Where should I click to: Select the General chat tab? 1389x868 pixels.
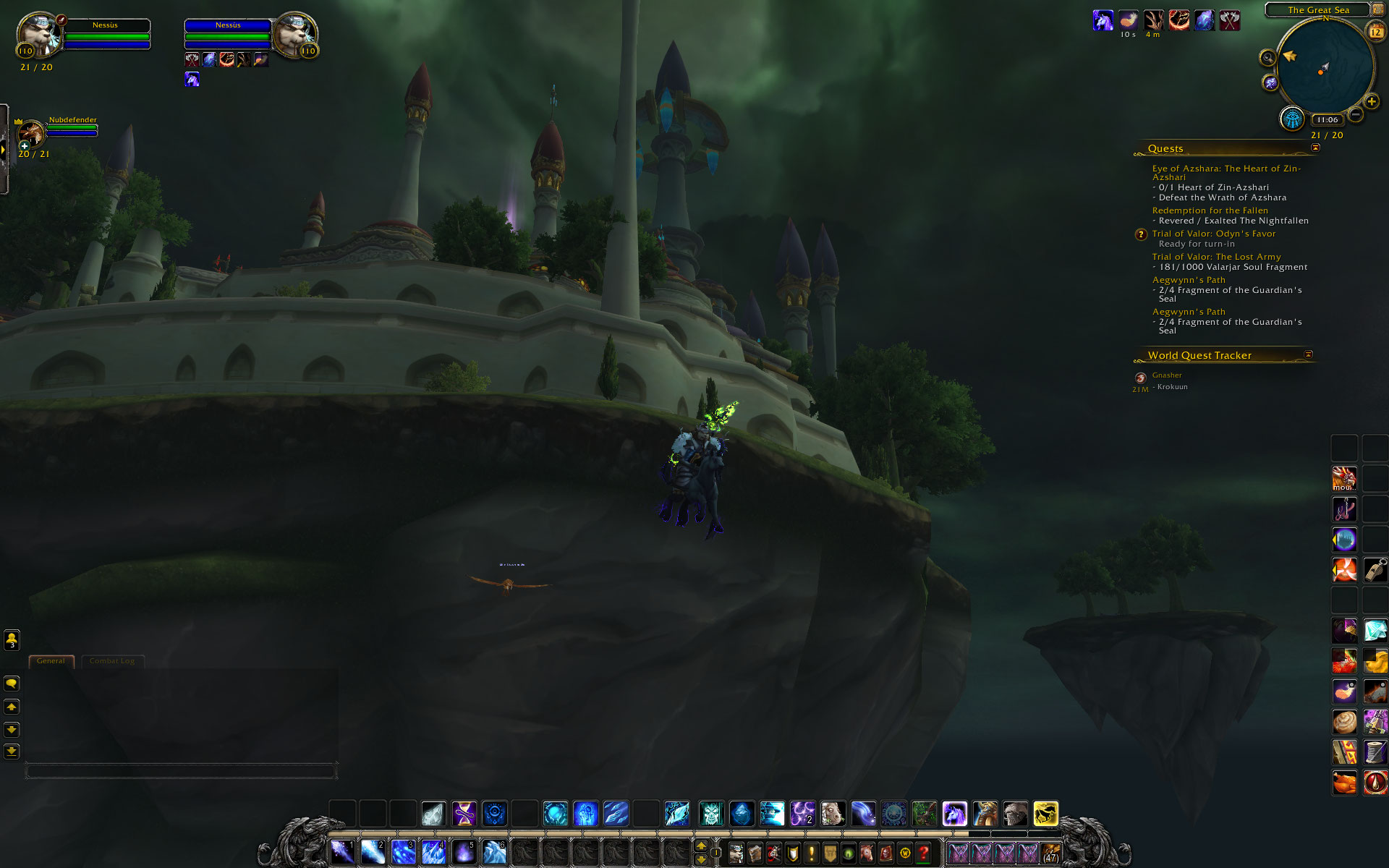pyautogui.click(x=51, y=661)
